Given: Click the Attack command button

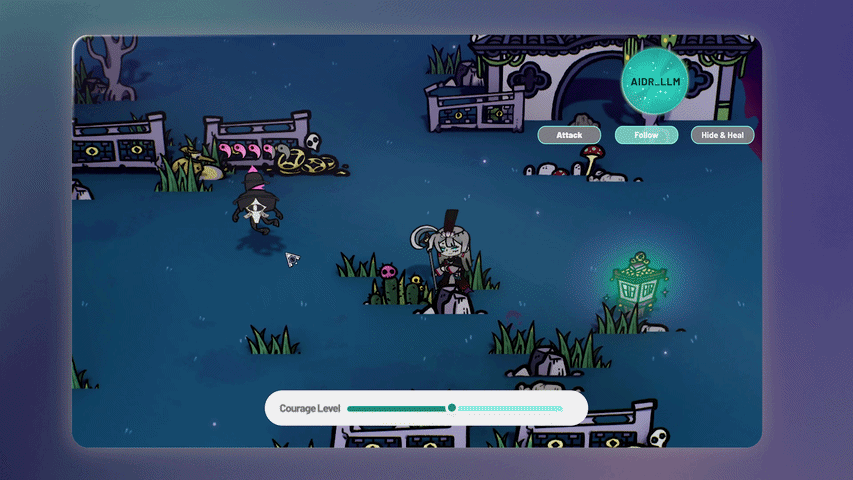Looking at the screenshot, I should (569, 135).
